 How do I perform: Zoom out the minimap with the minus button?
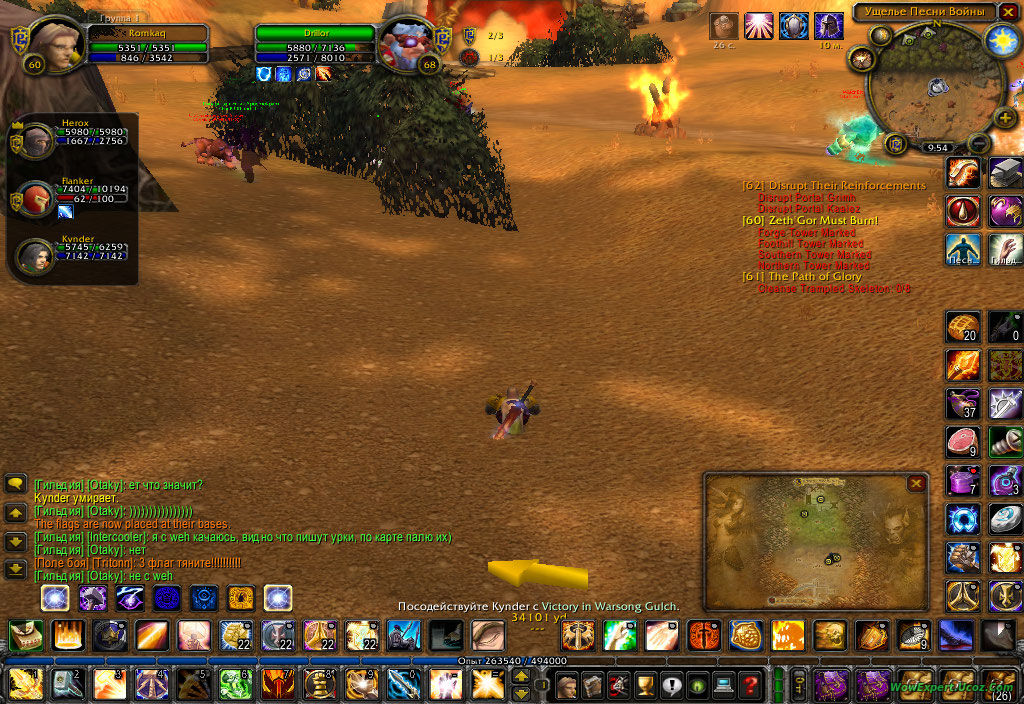tap(980, 143)
